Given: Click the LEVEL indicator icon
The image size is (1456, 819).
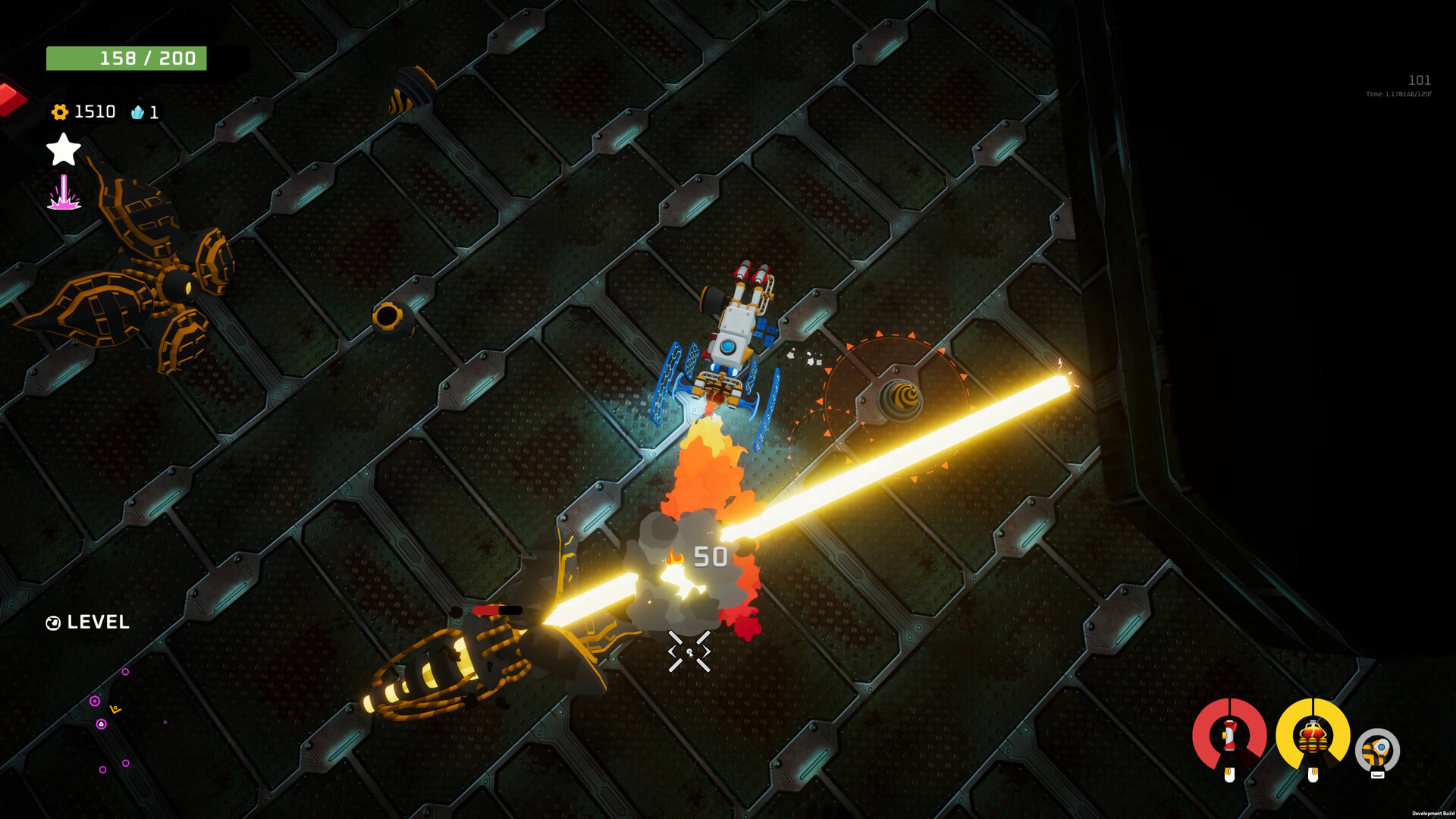Looking at the screenshot, I should [x=52, y=623].
